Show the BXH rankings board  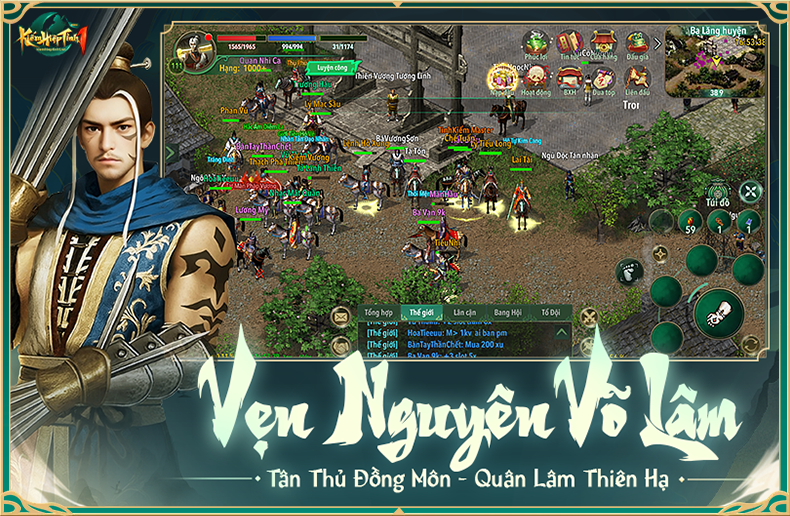569,78
